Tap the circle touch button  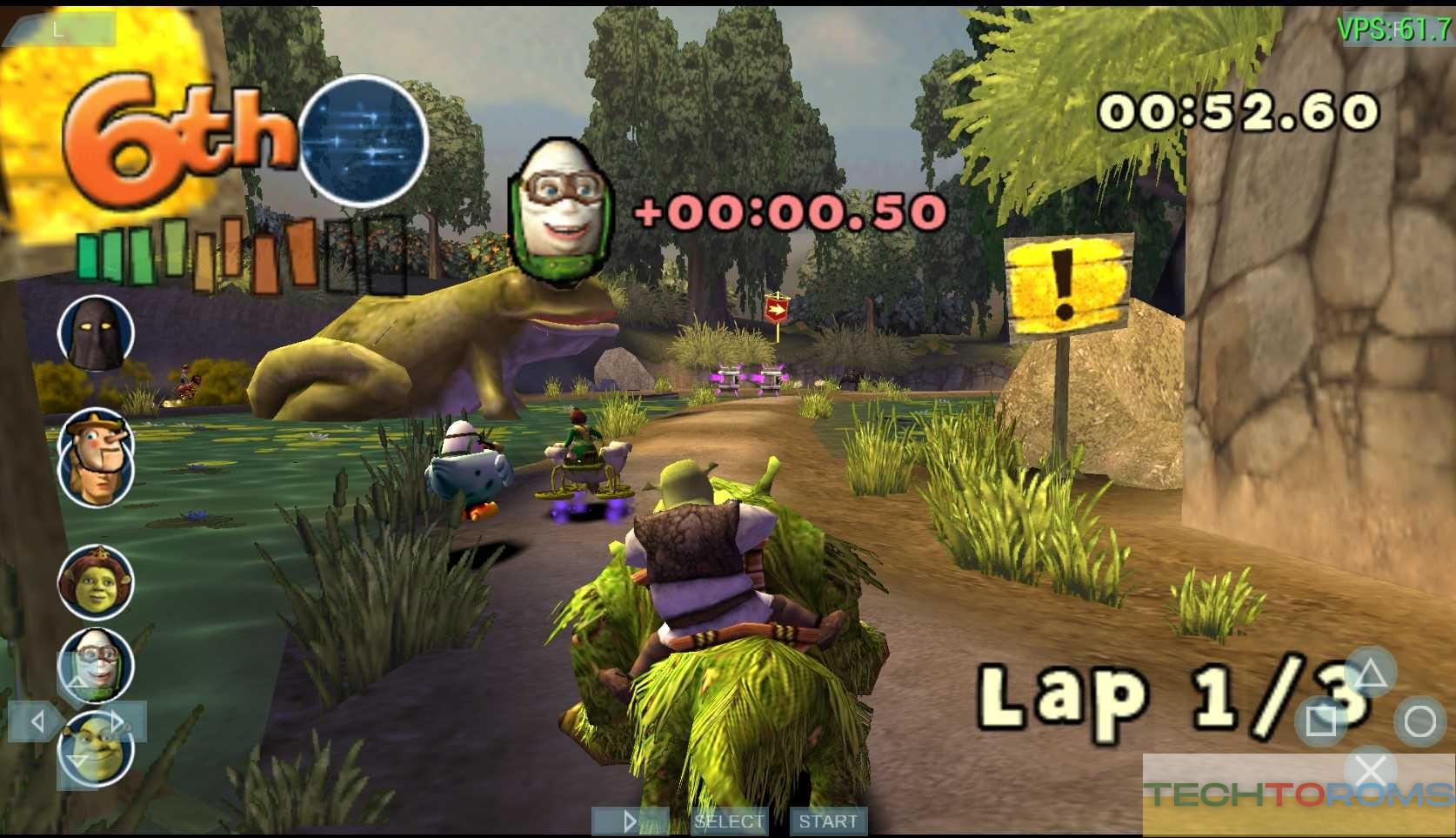click(x=1419, y=721)
